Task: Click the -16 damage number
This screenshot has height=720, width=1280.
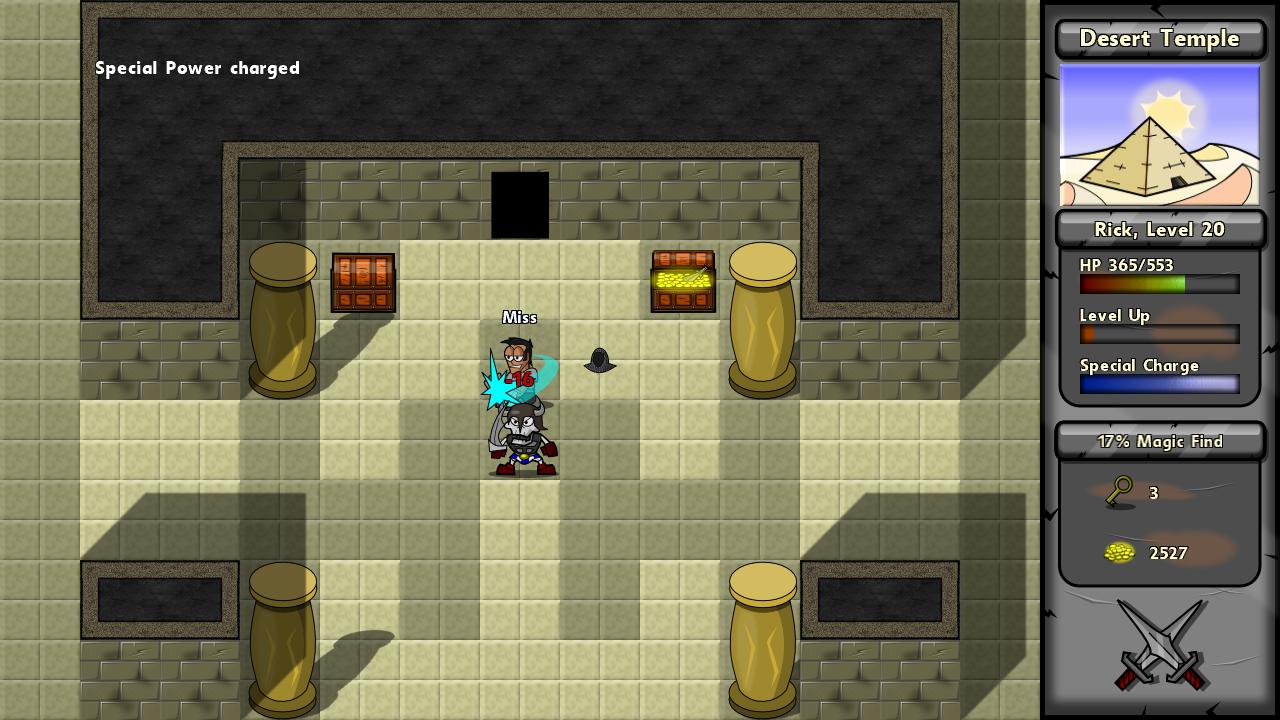Action: (520, 380)
